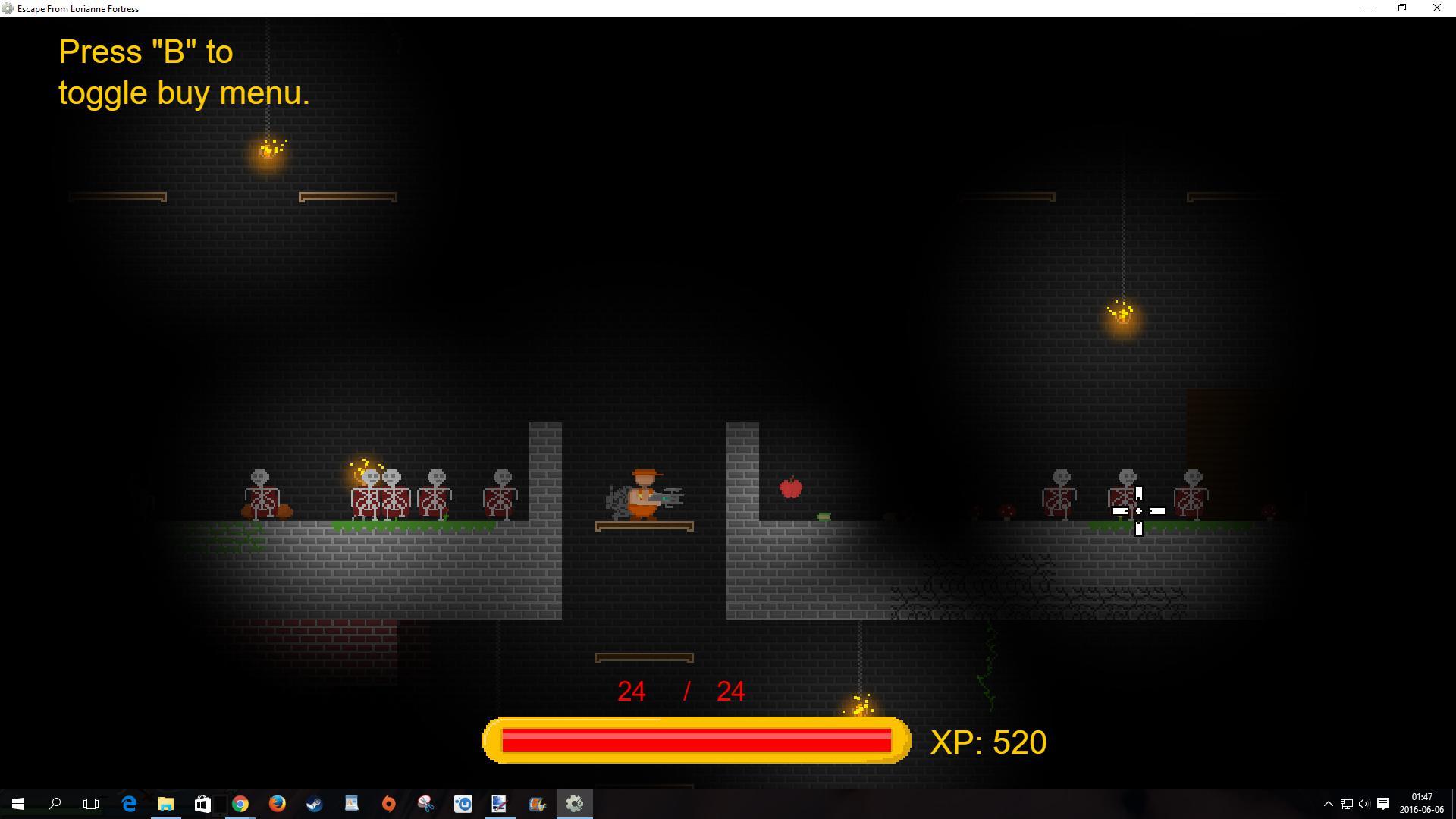Open the image viewer app on the taskbar
The height and width of the screenshot is (819, 1456).
click(x=498, y=803)
